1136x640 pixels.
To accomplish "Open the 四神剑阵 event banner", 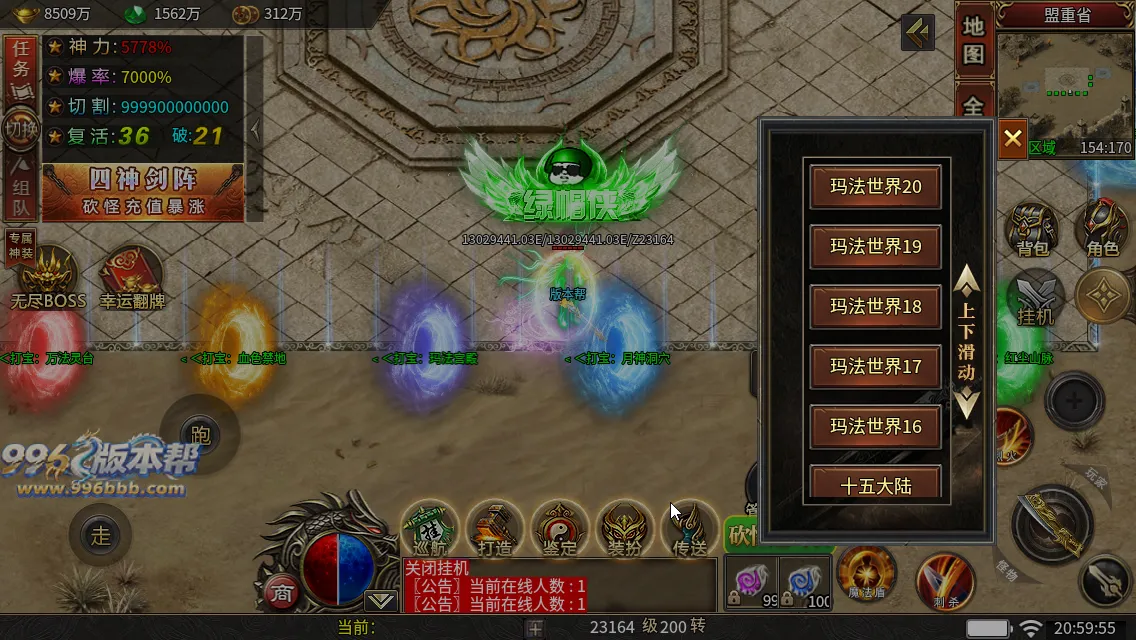I will pos(143,191).
